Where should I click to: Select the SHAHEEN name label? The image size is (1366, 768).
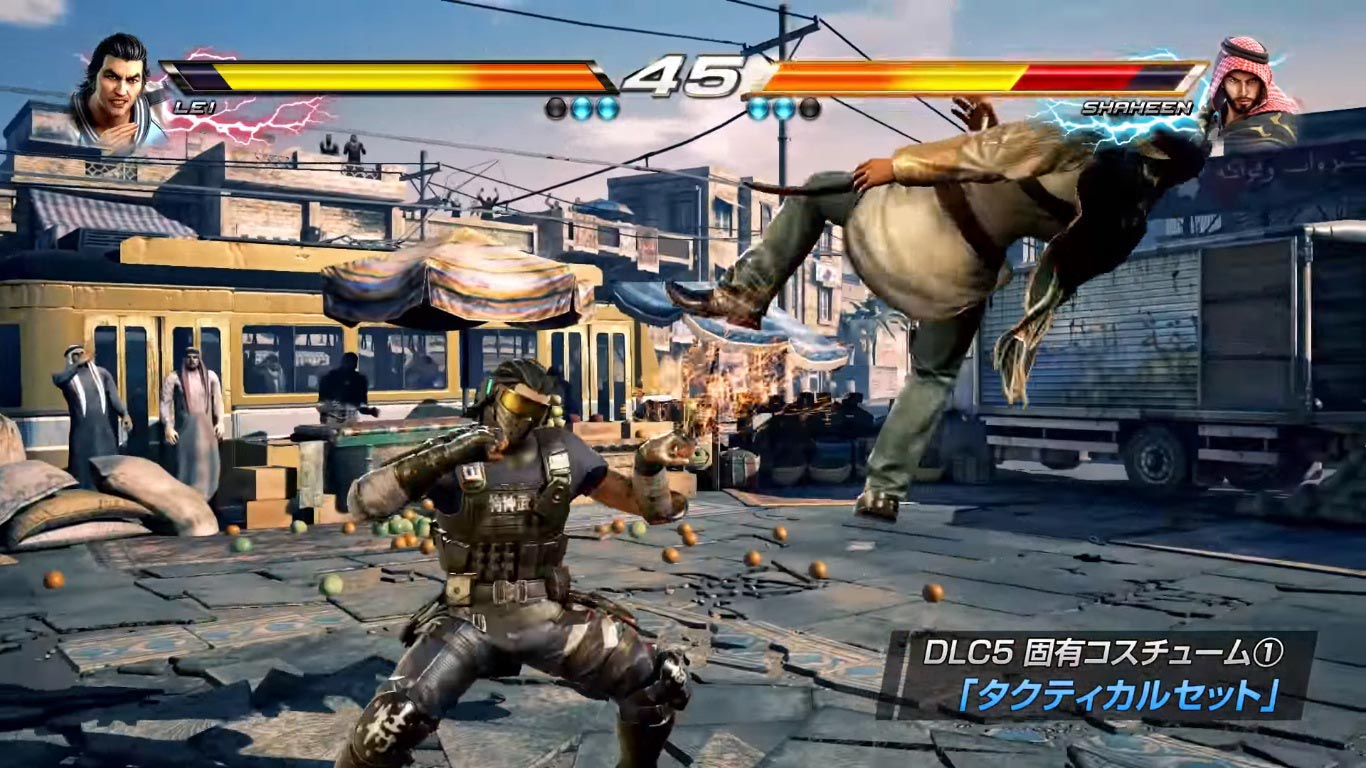(x=1138, y=107)
